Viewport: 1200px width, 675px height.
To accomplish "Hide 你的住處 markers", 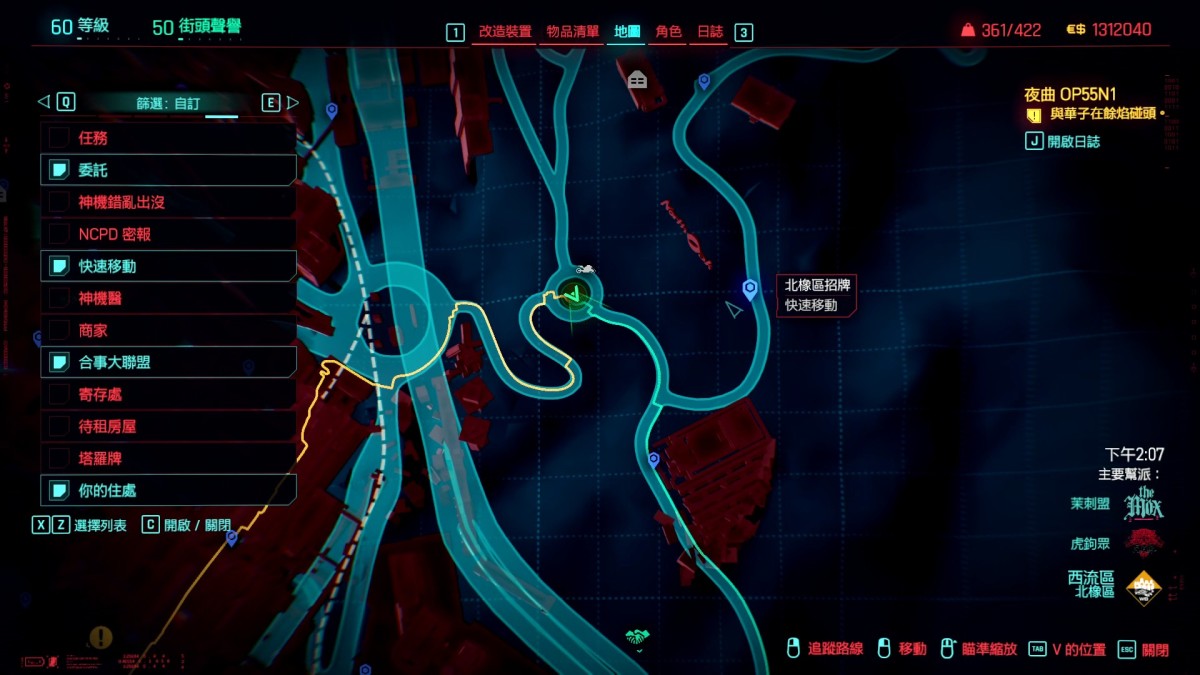I will tap(168, 490).
